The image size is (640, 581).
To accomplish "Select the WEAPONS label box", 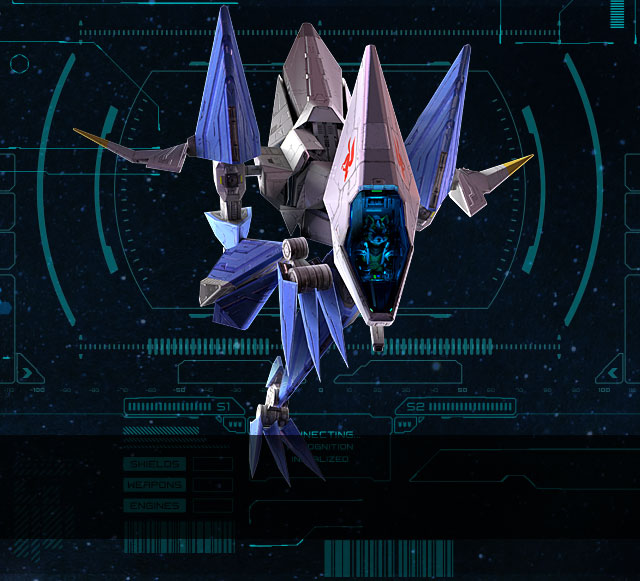I will pos(154,485).
